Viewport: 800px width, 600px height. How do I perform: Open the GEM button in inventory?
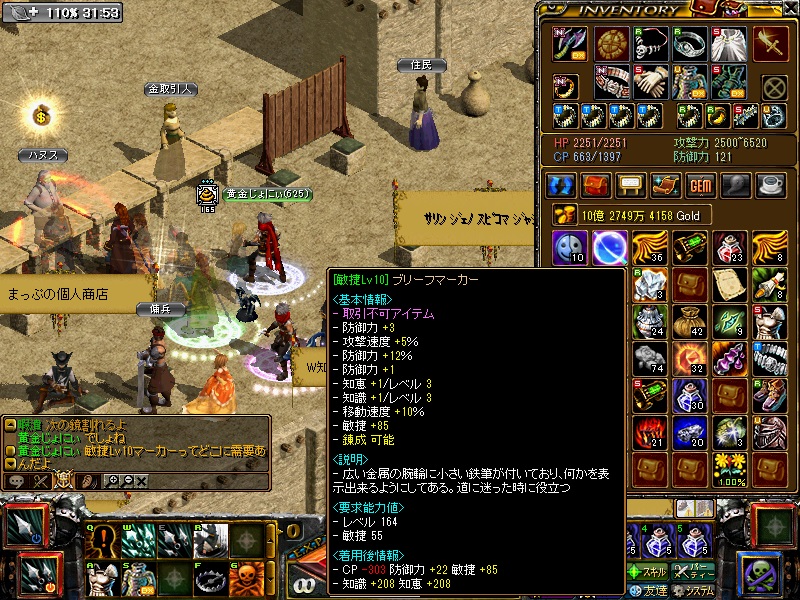(699, 185)
